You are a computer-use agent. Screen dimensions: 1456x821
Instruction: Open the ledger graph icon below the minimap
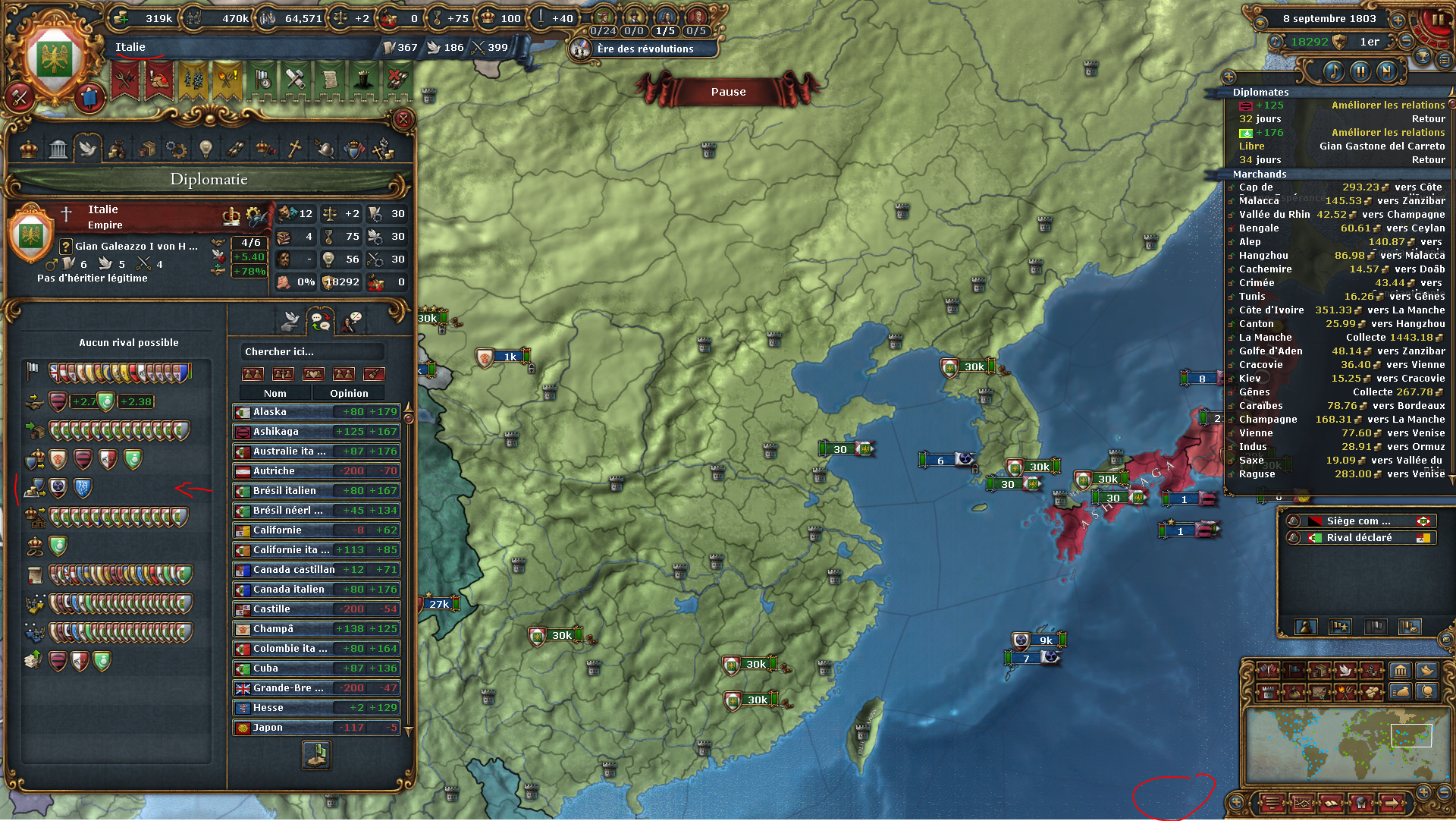pyautogui.click(x=1303, y=802)
